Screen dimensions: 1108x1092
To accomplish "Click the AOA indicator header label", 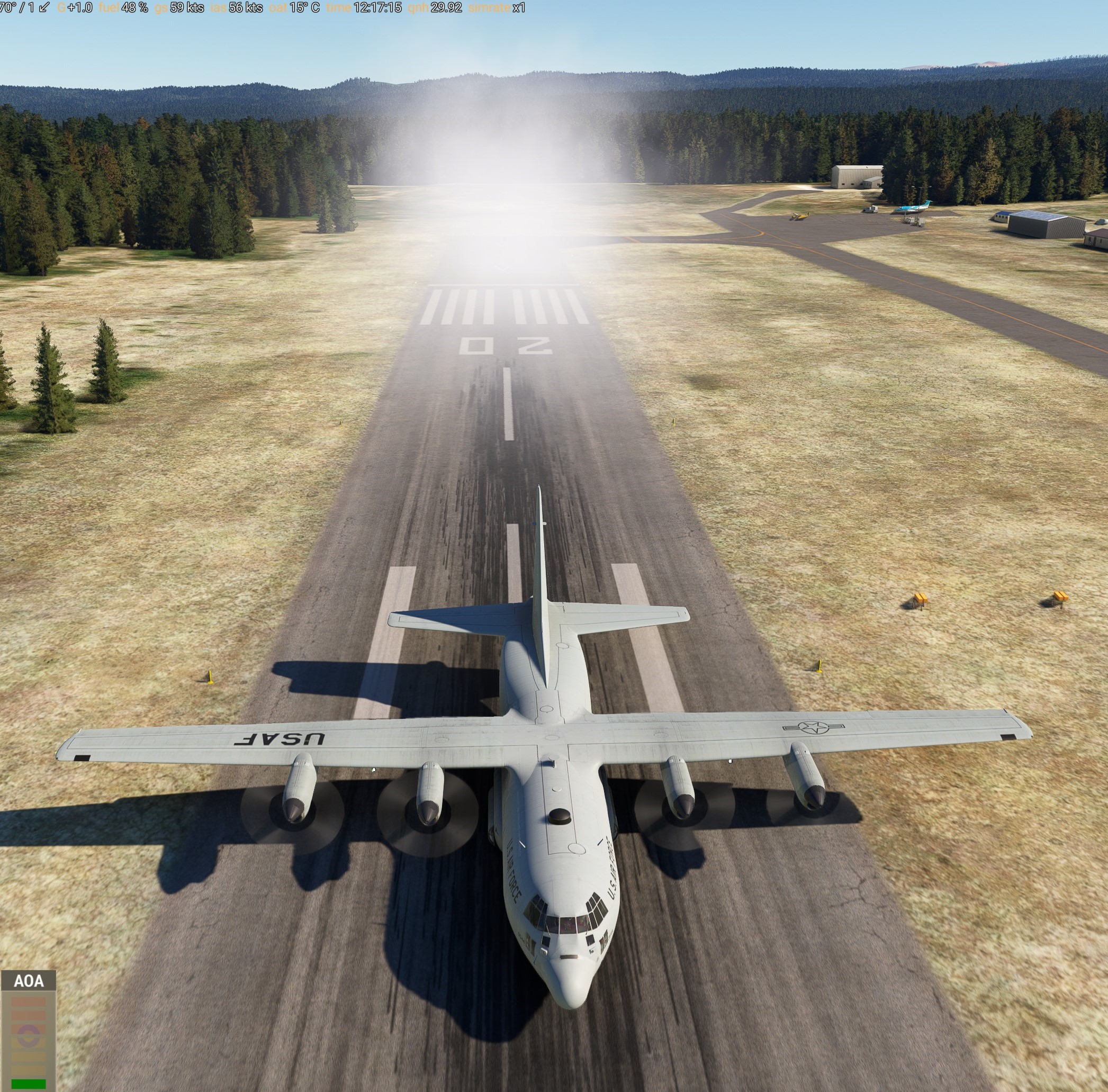I will (29, 981).
